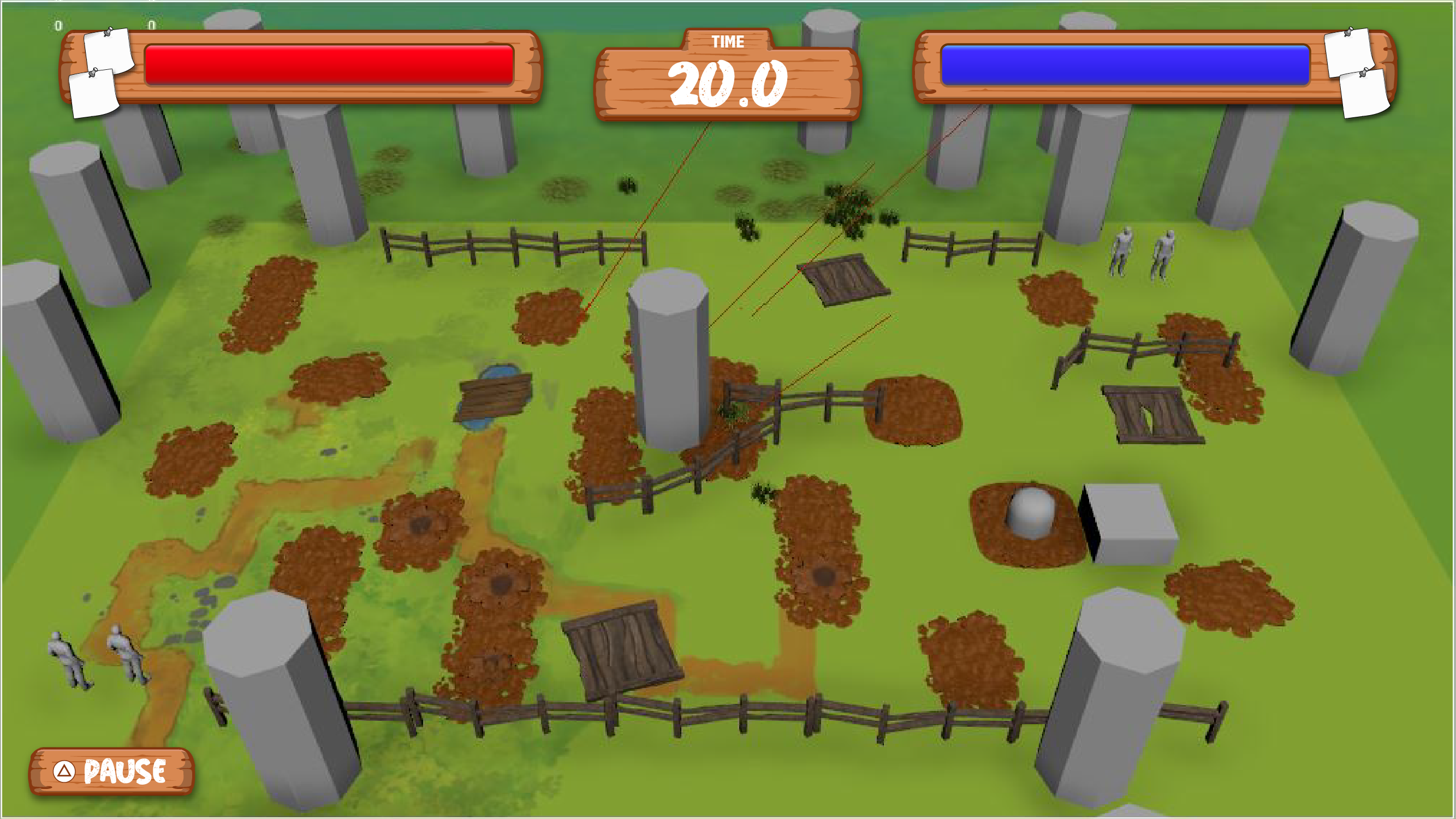Image resolution: width=1456 pixels, height=819 pixels.
Task: Click the wooden TIME panel showing 20.0
Action: click(x=728, y=86)
